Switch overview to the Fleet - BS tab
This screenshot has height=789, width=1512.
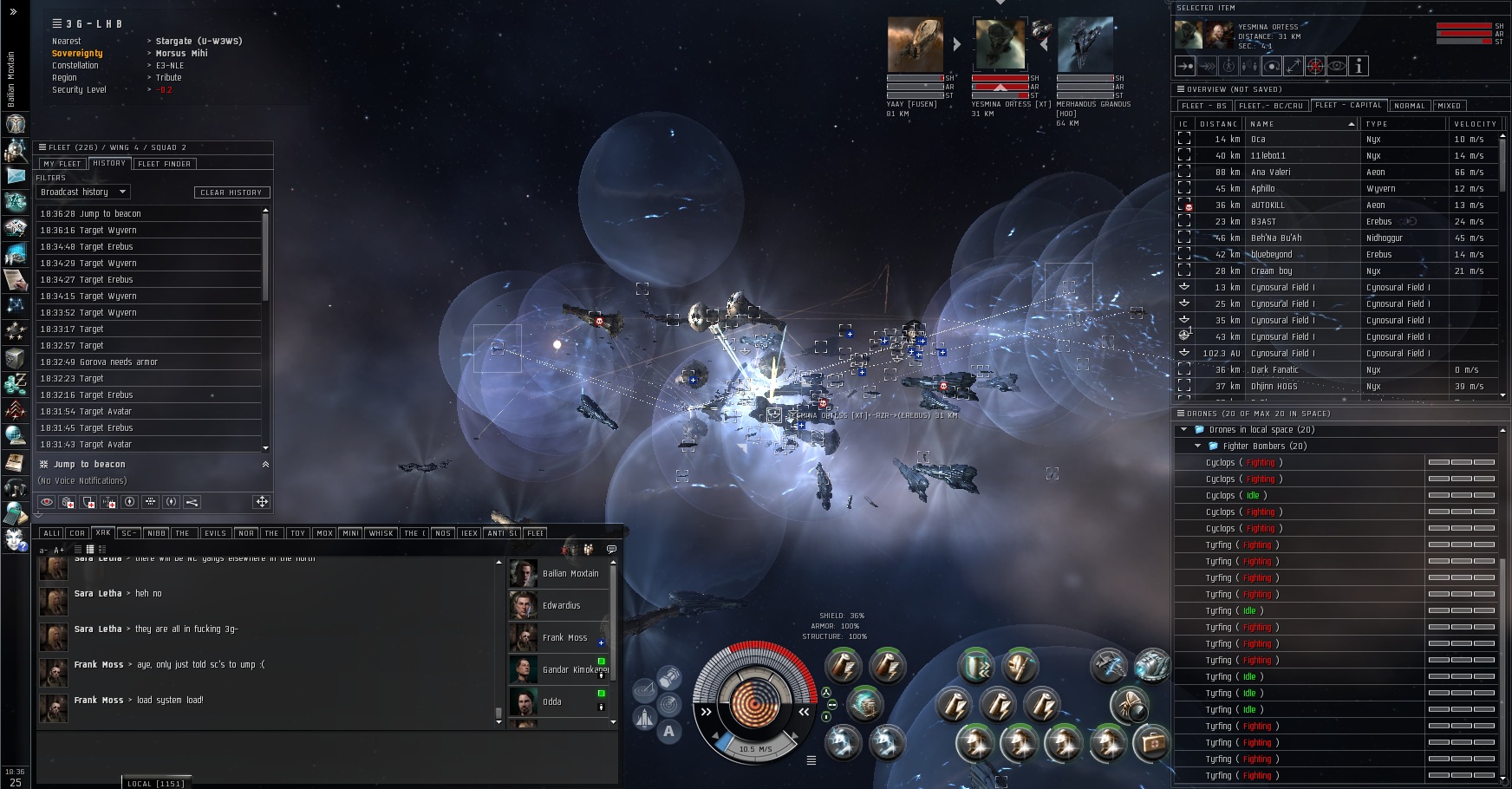1203,106
